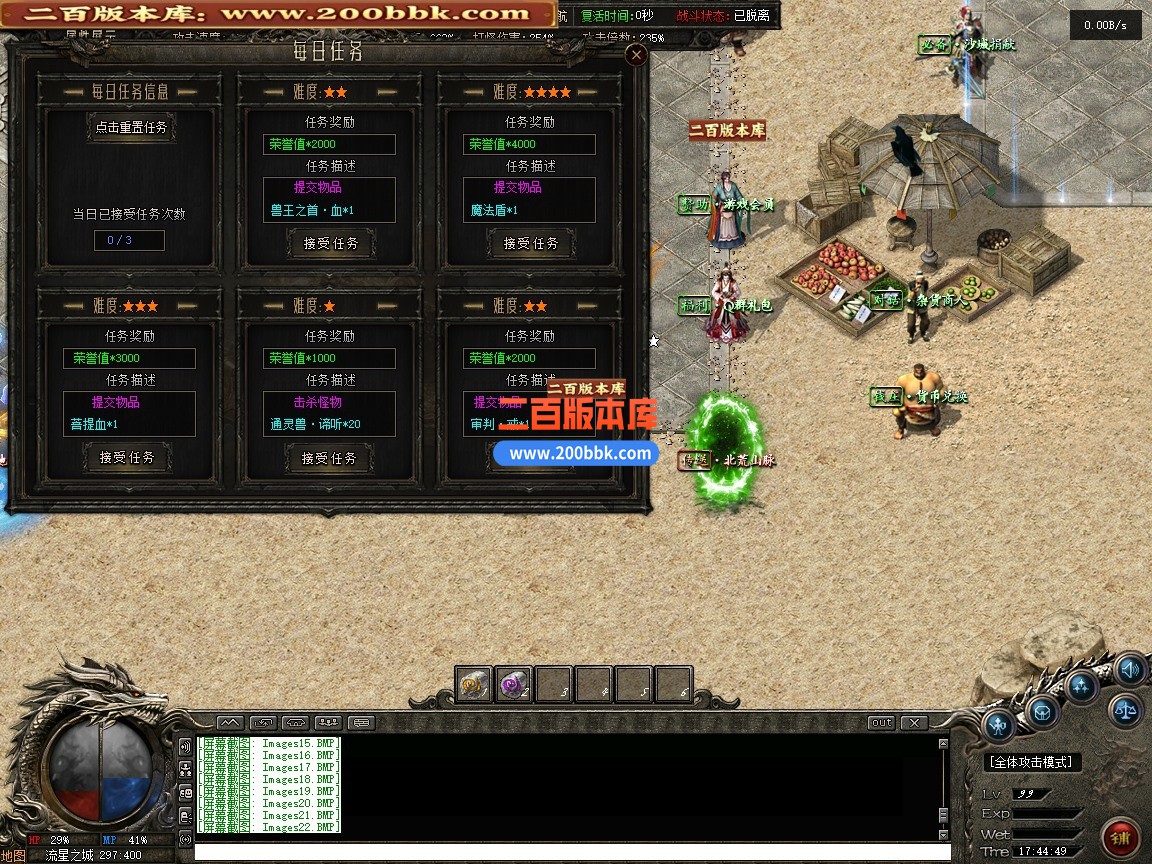1152x864 pixels.
Task: Open the red 铺 shop button
Action: tap(1121, 837)
